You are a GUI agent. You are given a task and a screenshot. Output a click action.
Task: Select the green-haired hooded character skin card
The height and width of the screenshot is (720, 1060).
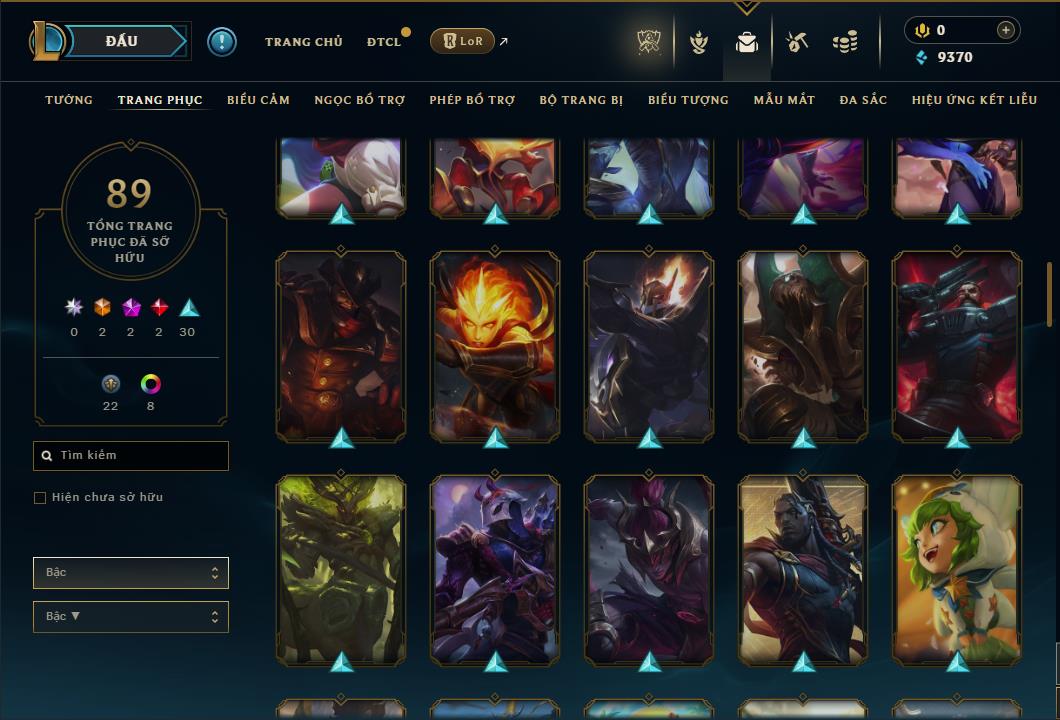pyautogui.click(x=957, y=568)
